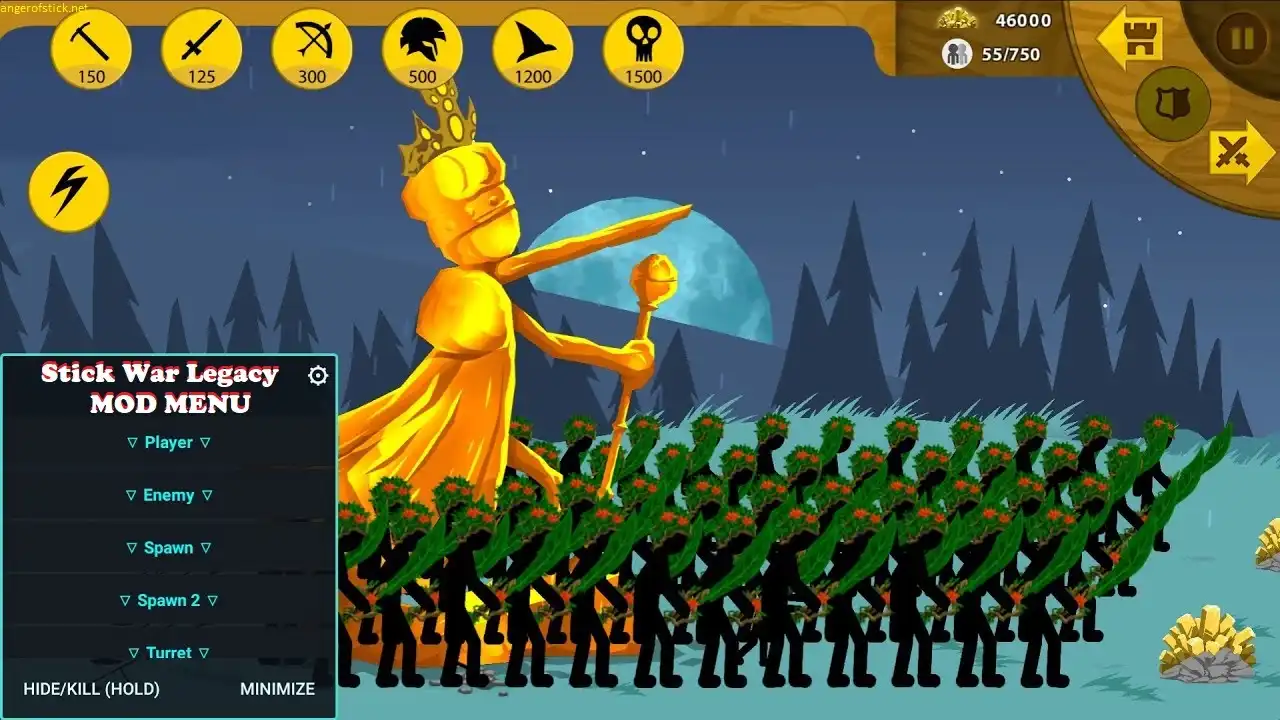
Task: Pause the game with the pause icon
Action: tap(1240, 38)
